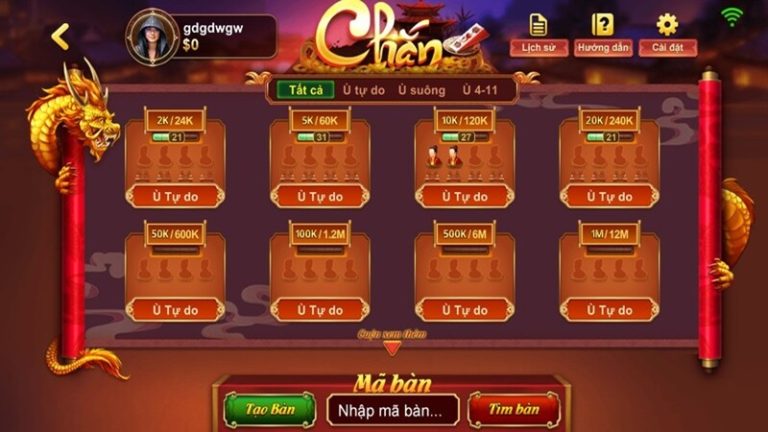
Task: Join the 2K/24K table
Action: click(x=175, y=160)
